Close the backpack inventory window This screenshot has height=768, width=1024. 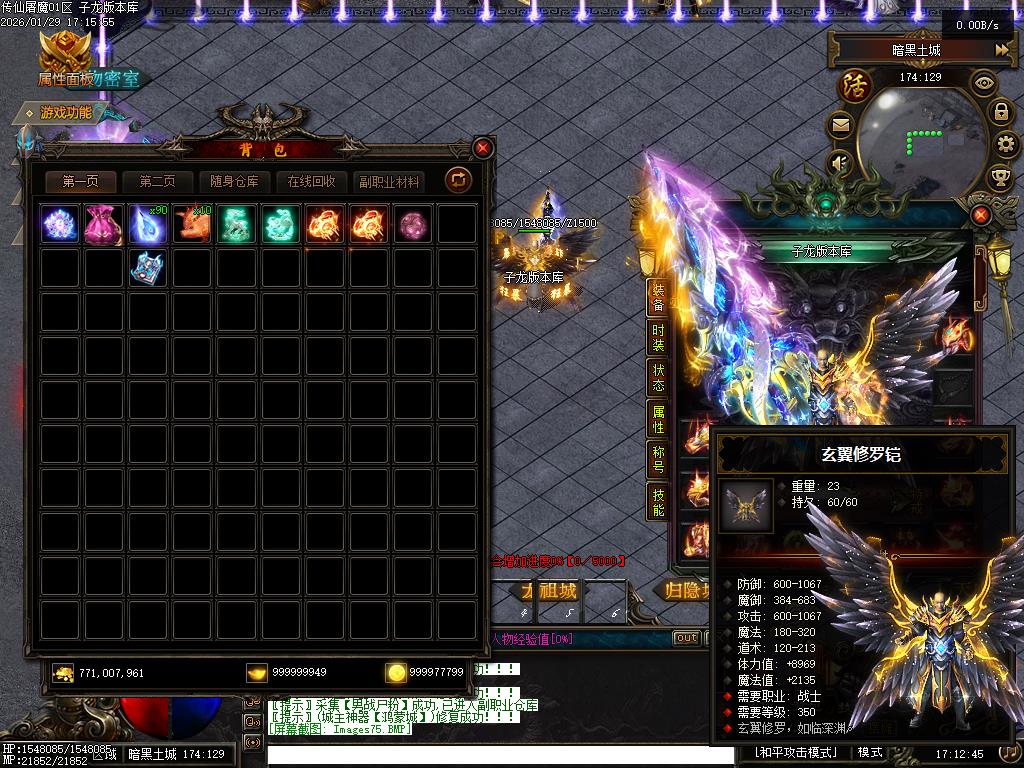click(483, 149)
